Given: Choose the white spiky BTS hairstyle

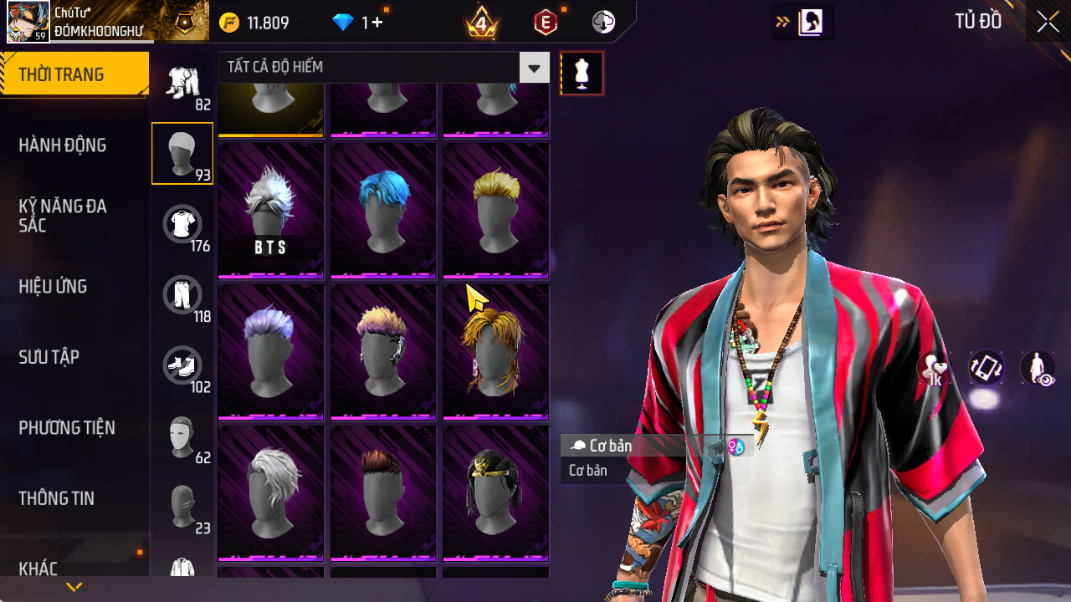Looking at the screenshot, I should tap(270, 210).
